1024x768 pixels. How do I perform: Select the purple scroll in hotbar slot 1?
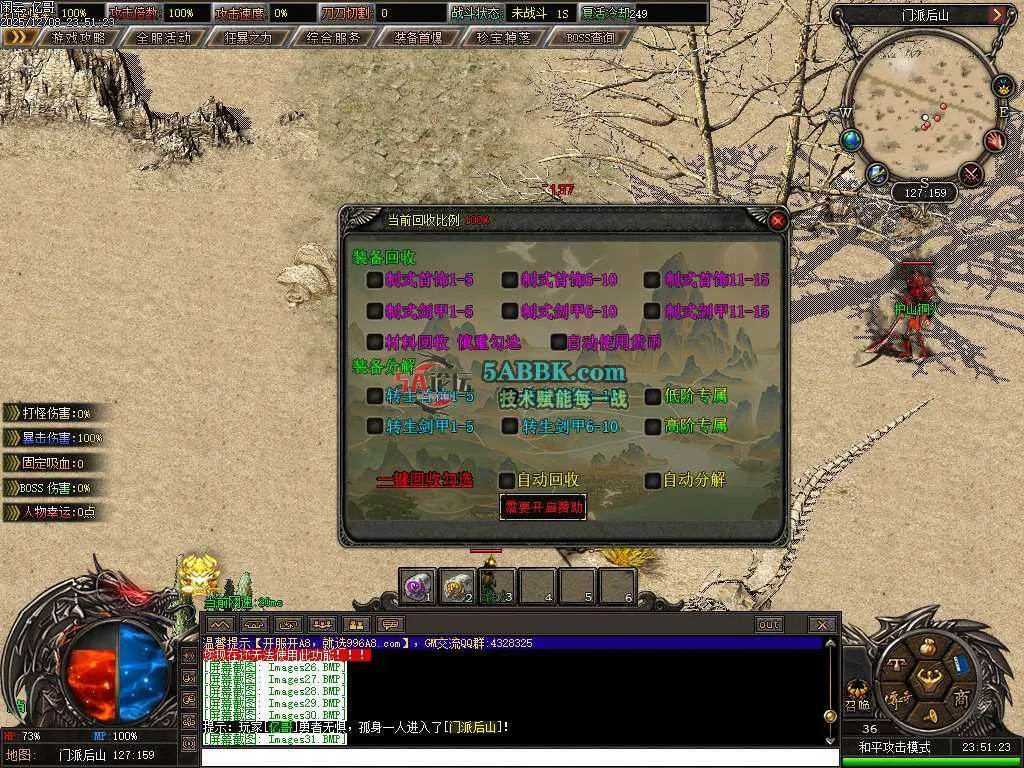point(416,585)
